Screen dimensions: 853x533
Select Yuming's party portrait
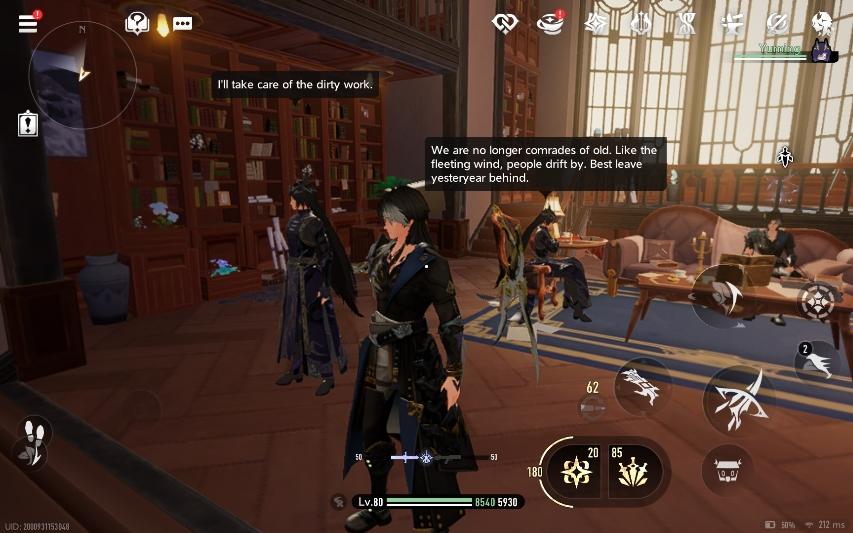(x=822, y=52)
